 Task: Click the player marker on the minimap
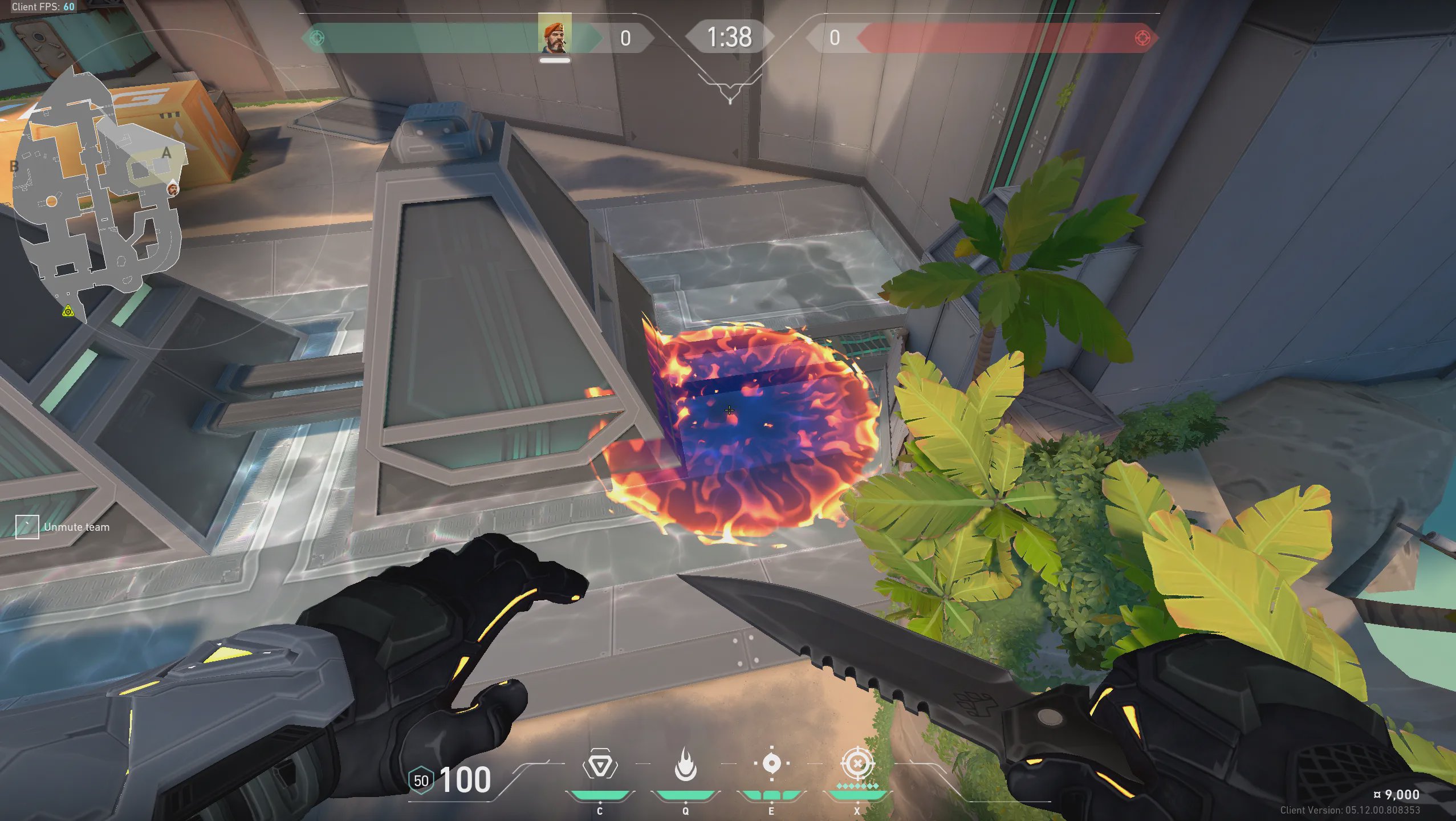coord(172,188)
